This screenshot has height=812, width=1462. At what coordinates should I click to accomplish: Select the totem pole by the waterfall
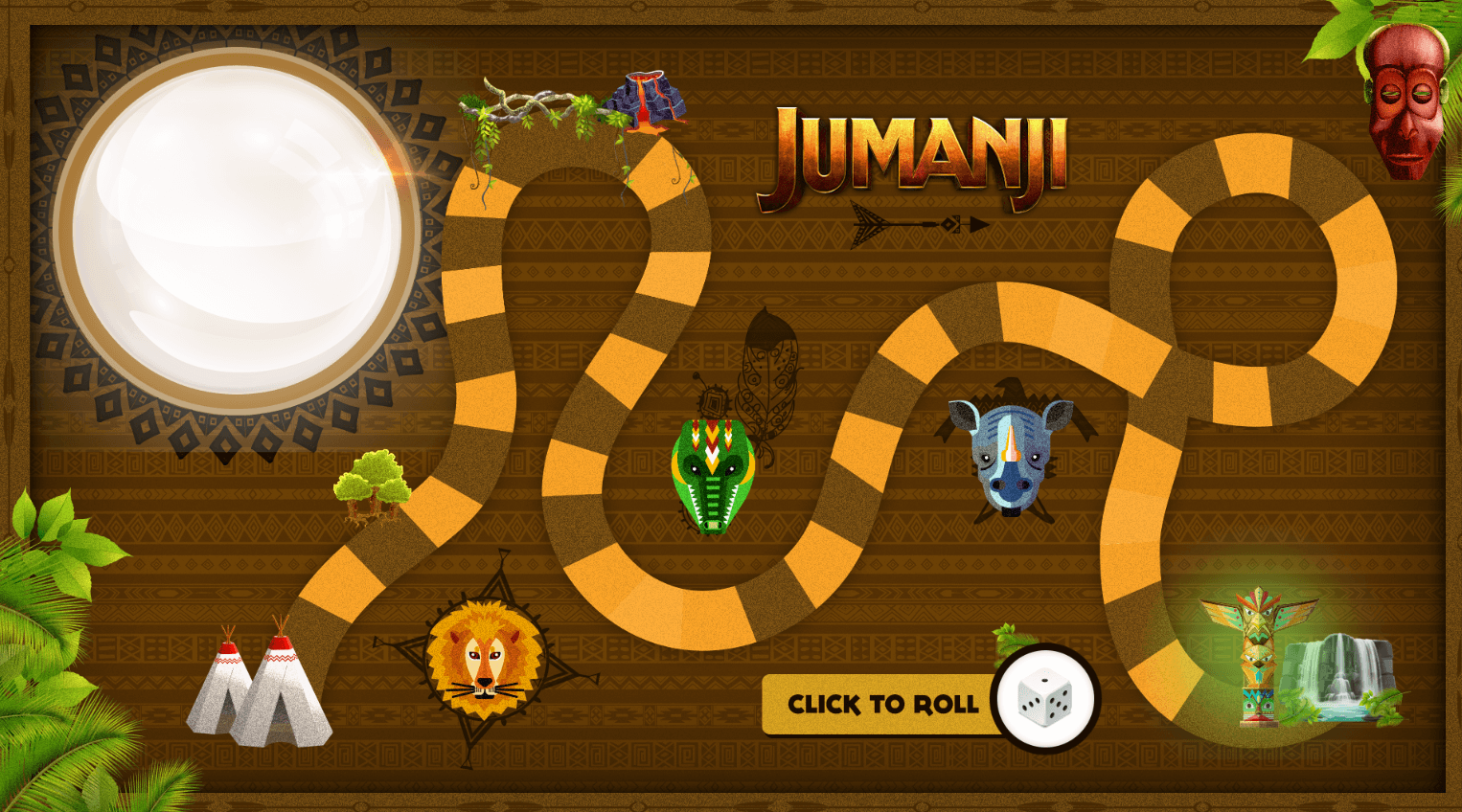coord(1257,661)
